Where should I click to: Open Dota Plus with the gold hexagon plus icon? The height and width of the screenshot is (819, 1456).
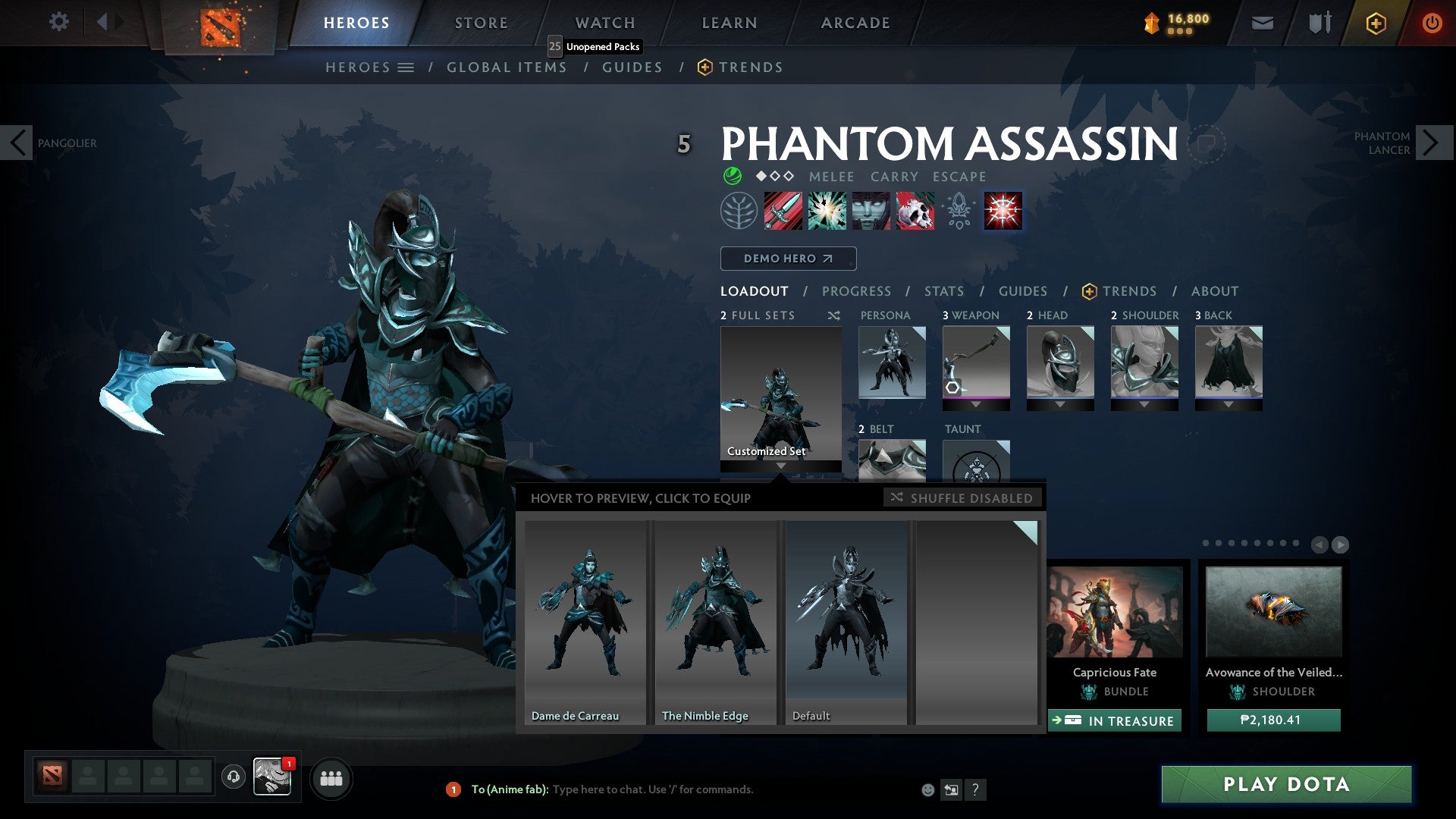pos(1376,22)
